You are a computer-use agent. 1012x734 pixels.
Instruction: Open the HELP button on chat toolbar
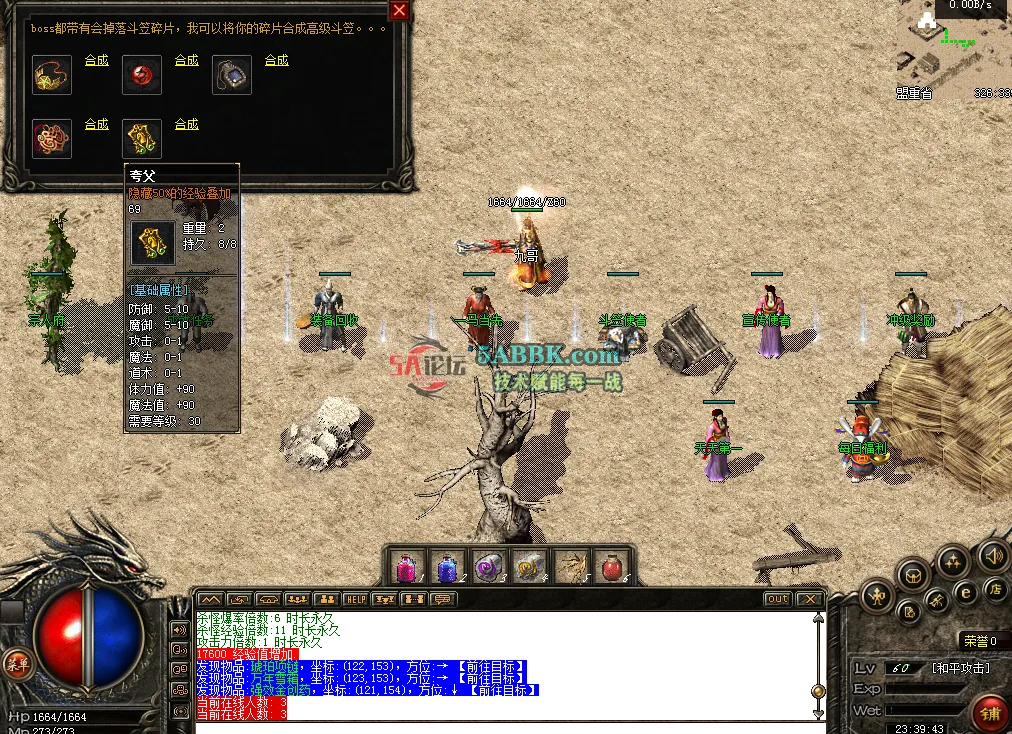pos(356,599)
